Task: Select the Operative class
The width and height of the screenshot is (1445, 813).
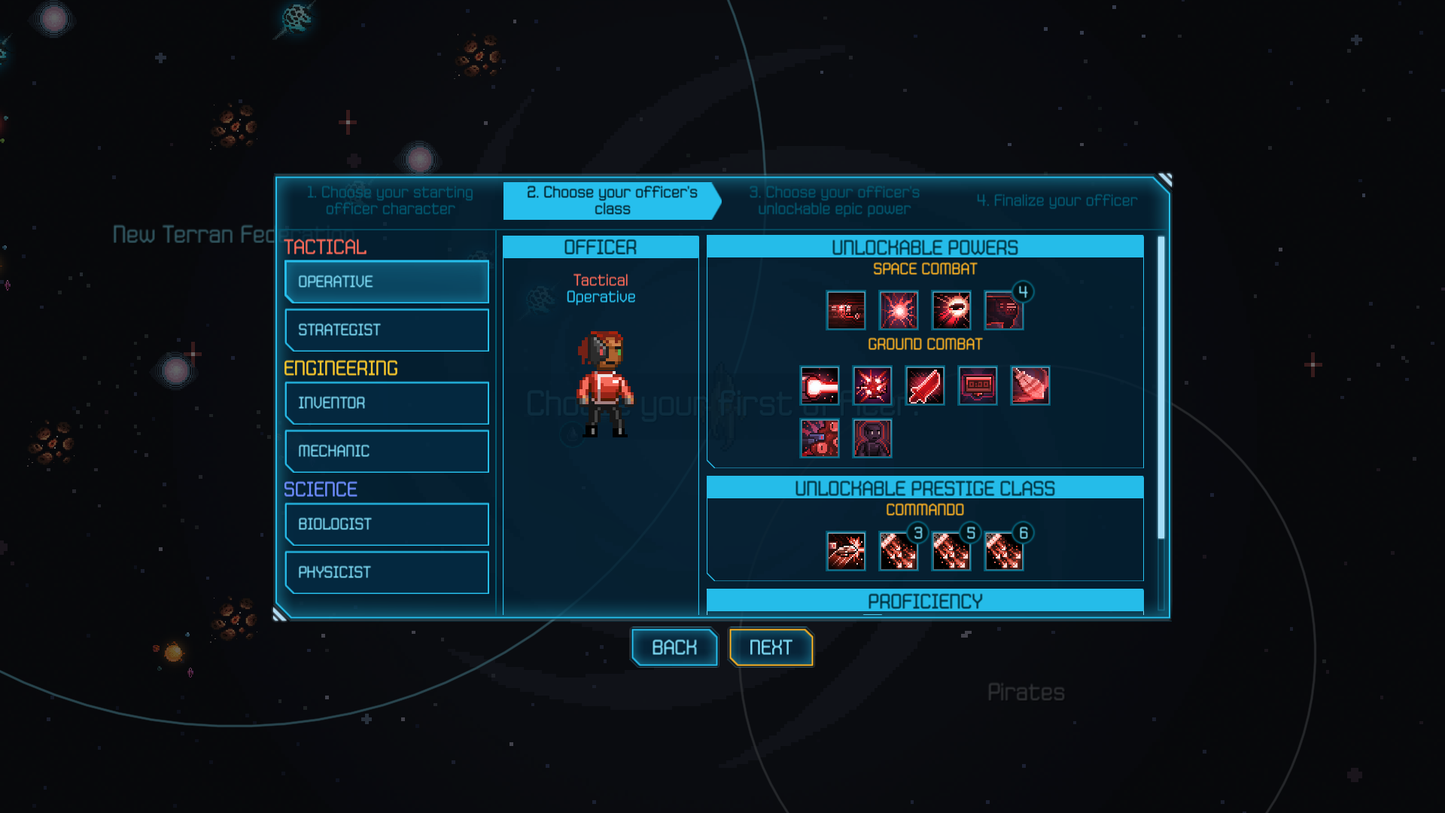Action: tap(387, 282)
